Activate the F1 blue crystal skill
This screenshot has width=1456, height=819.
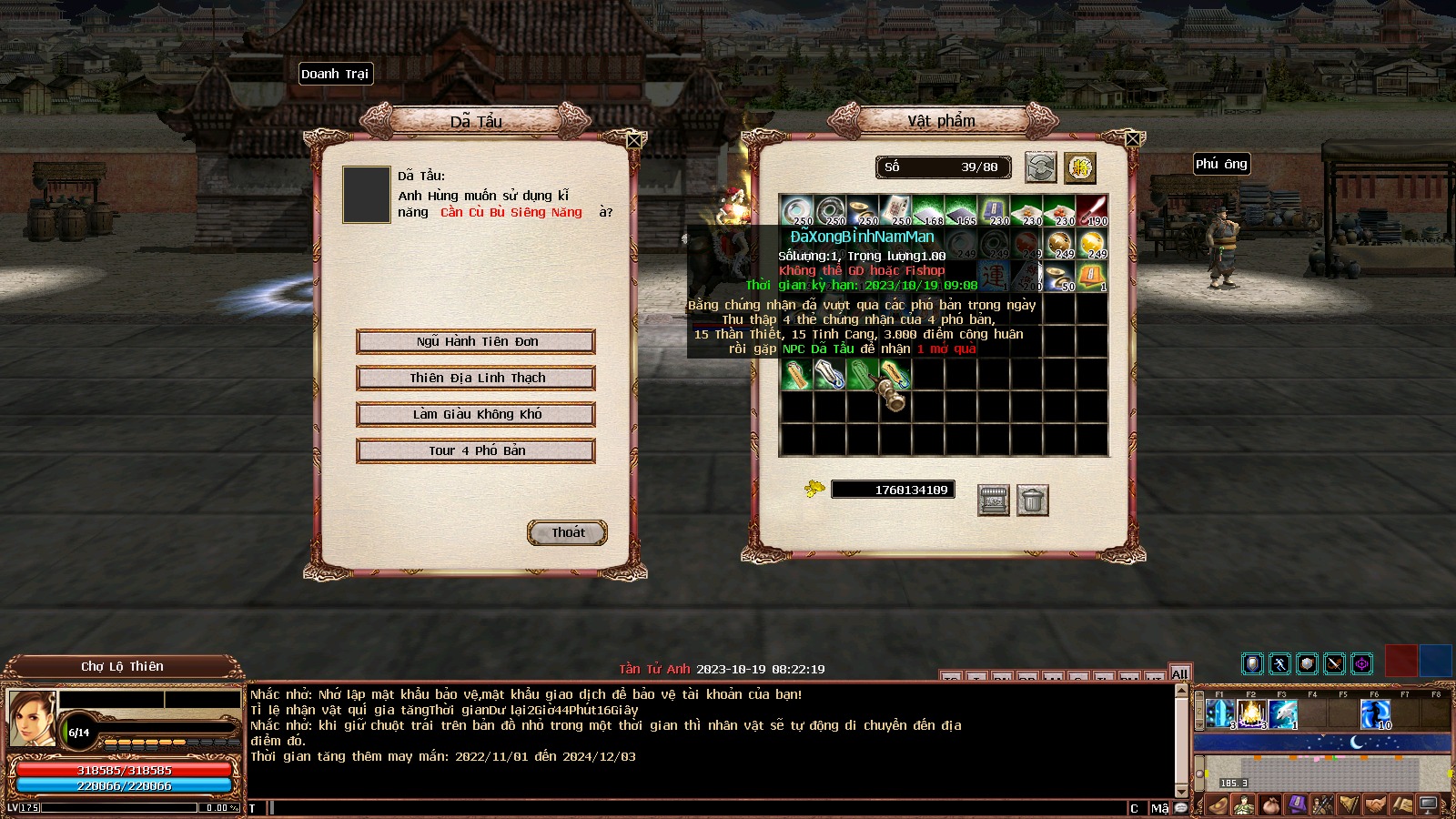click(1219, 714)
